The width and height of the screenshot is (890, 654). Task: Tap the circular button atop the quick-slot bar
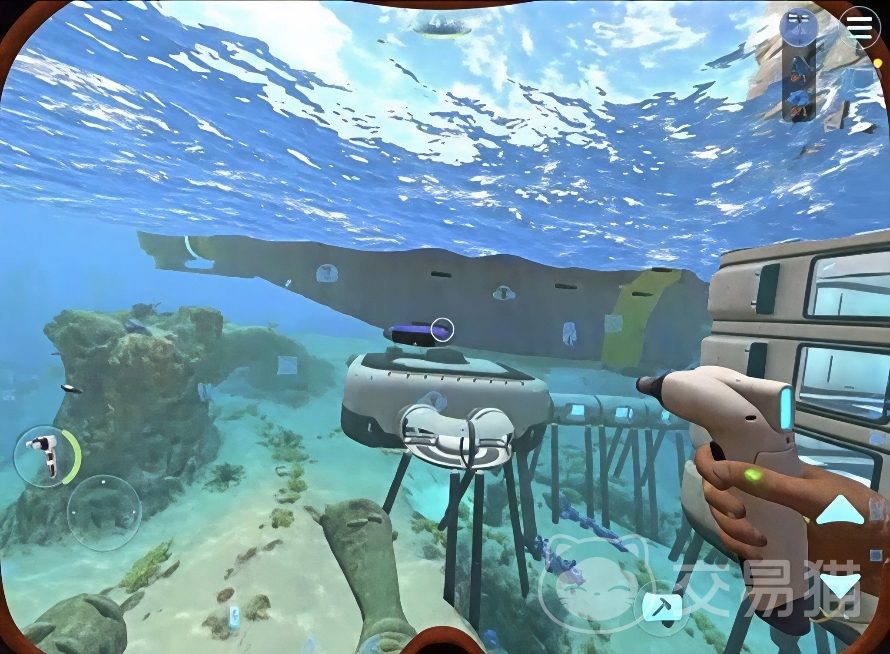click(798, 27)
